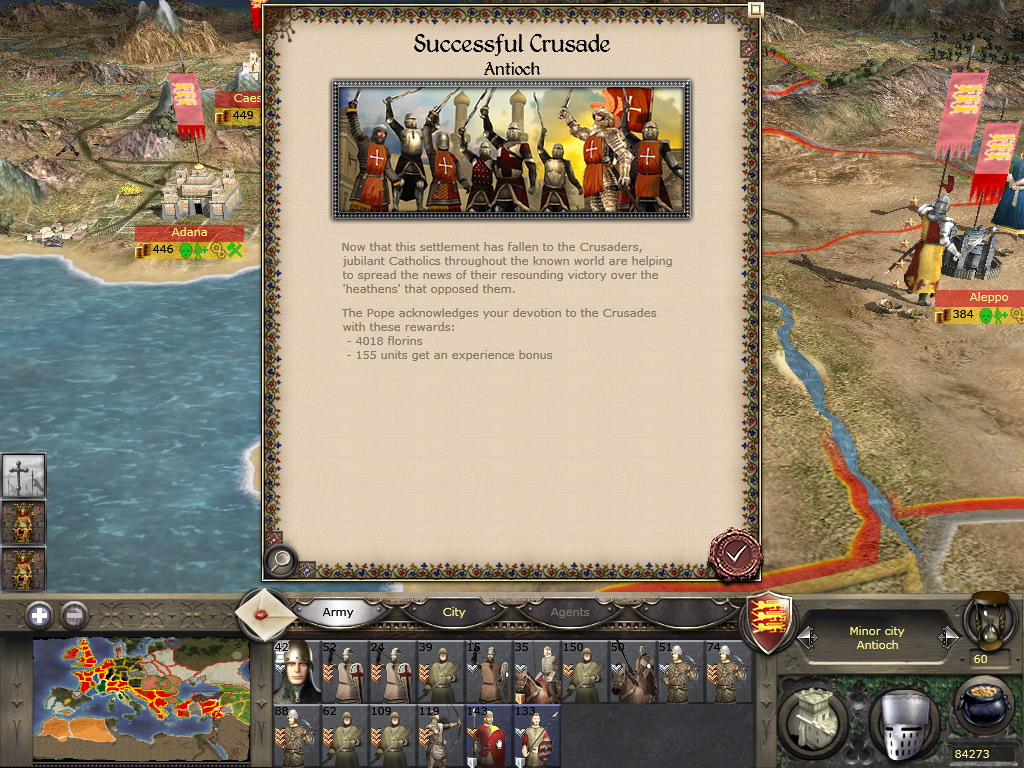Go to the previous settlement using left arrow
The height and width of the screenshot is (768, 1024).
805,636
